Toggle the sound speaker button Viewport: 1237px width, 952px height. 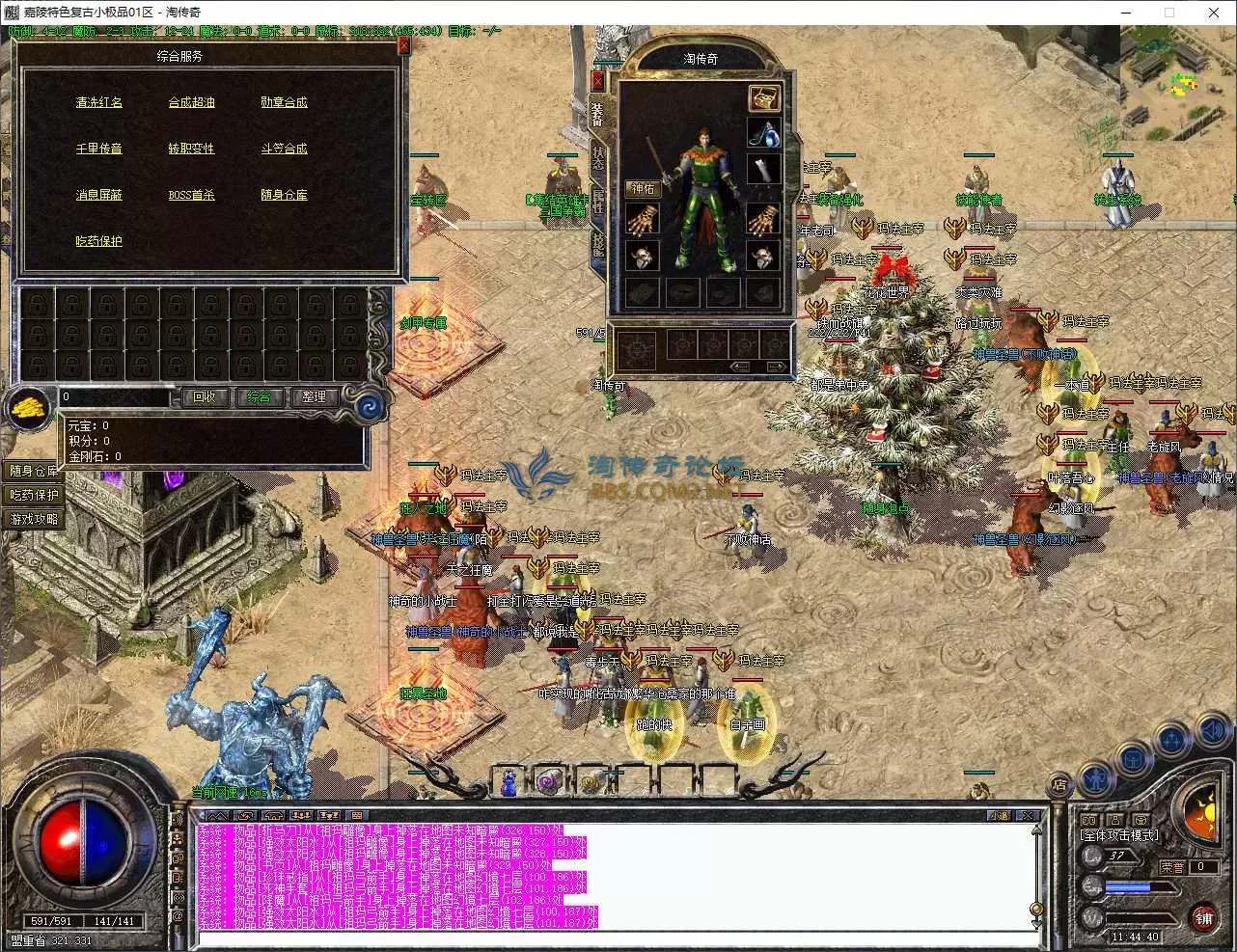click(1213, 734)
